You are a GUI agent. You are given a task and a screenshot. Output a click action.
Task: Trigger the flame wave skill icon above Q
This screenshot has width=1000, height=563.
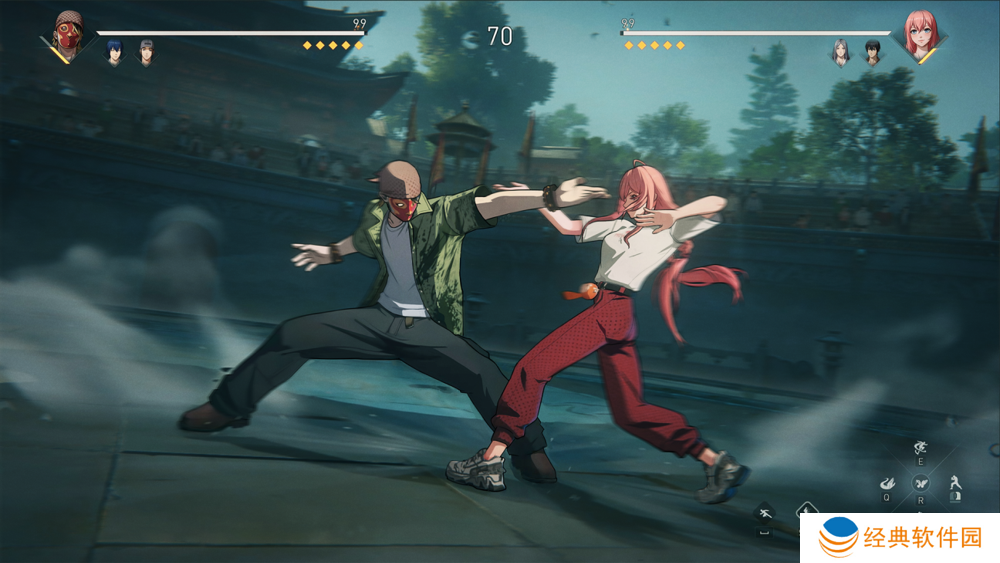(887, 482)
